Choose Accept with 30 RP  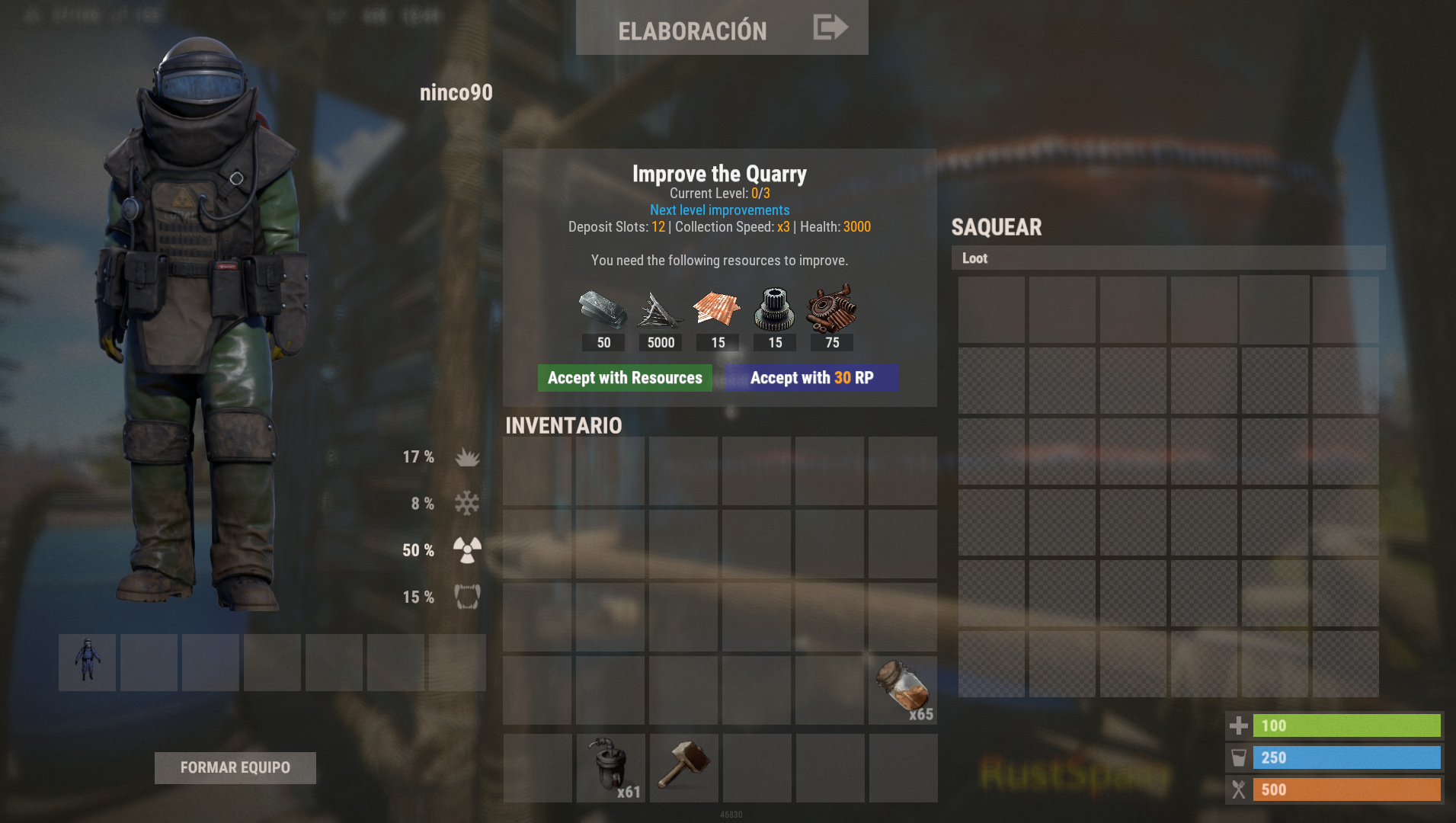coord(811,377)
